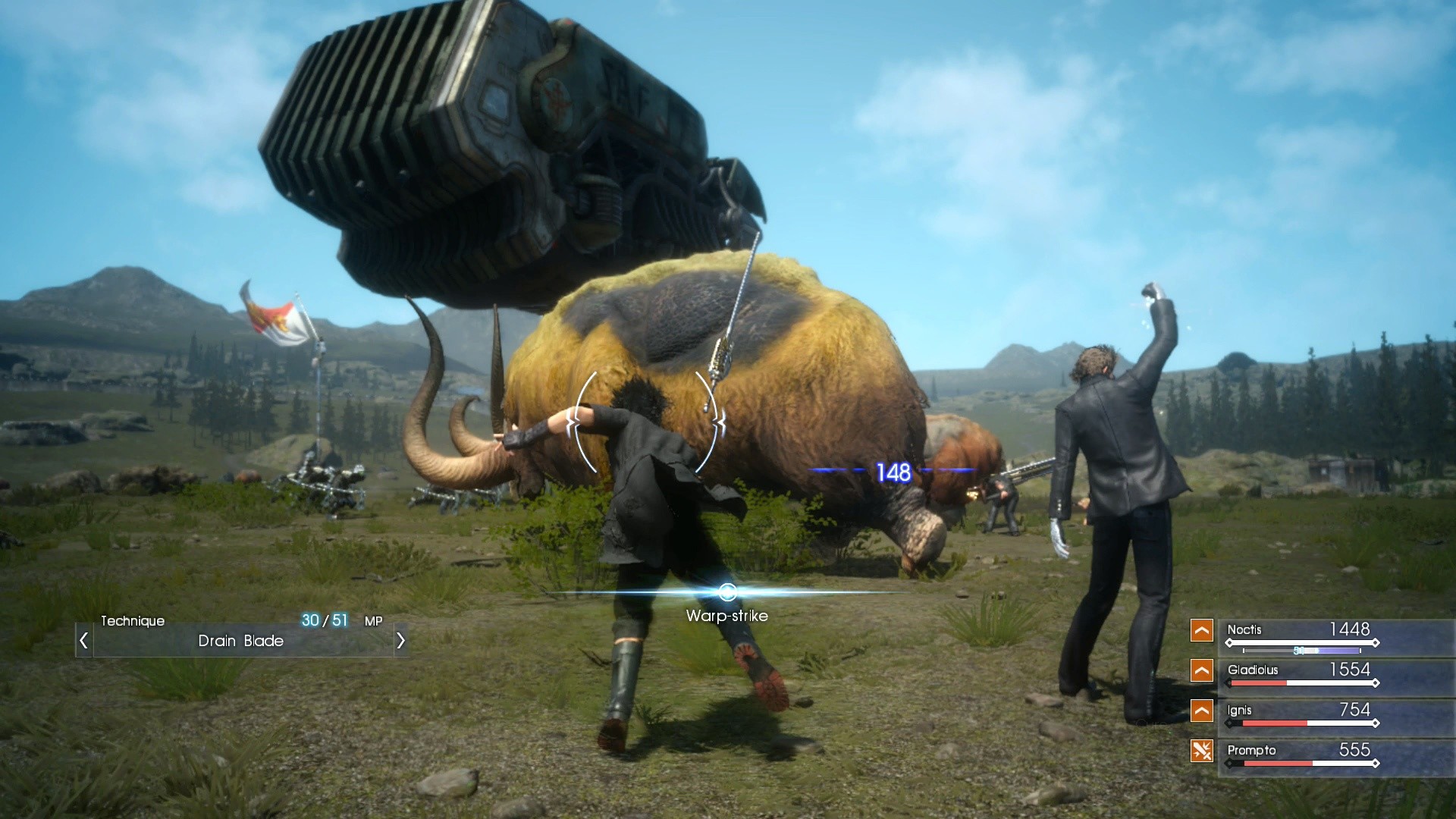Open the Drain Blade technique selector

240,642
